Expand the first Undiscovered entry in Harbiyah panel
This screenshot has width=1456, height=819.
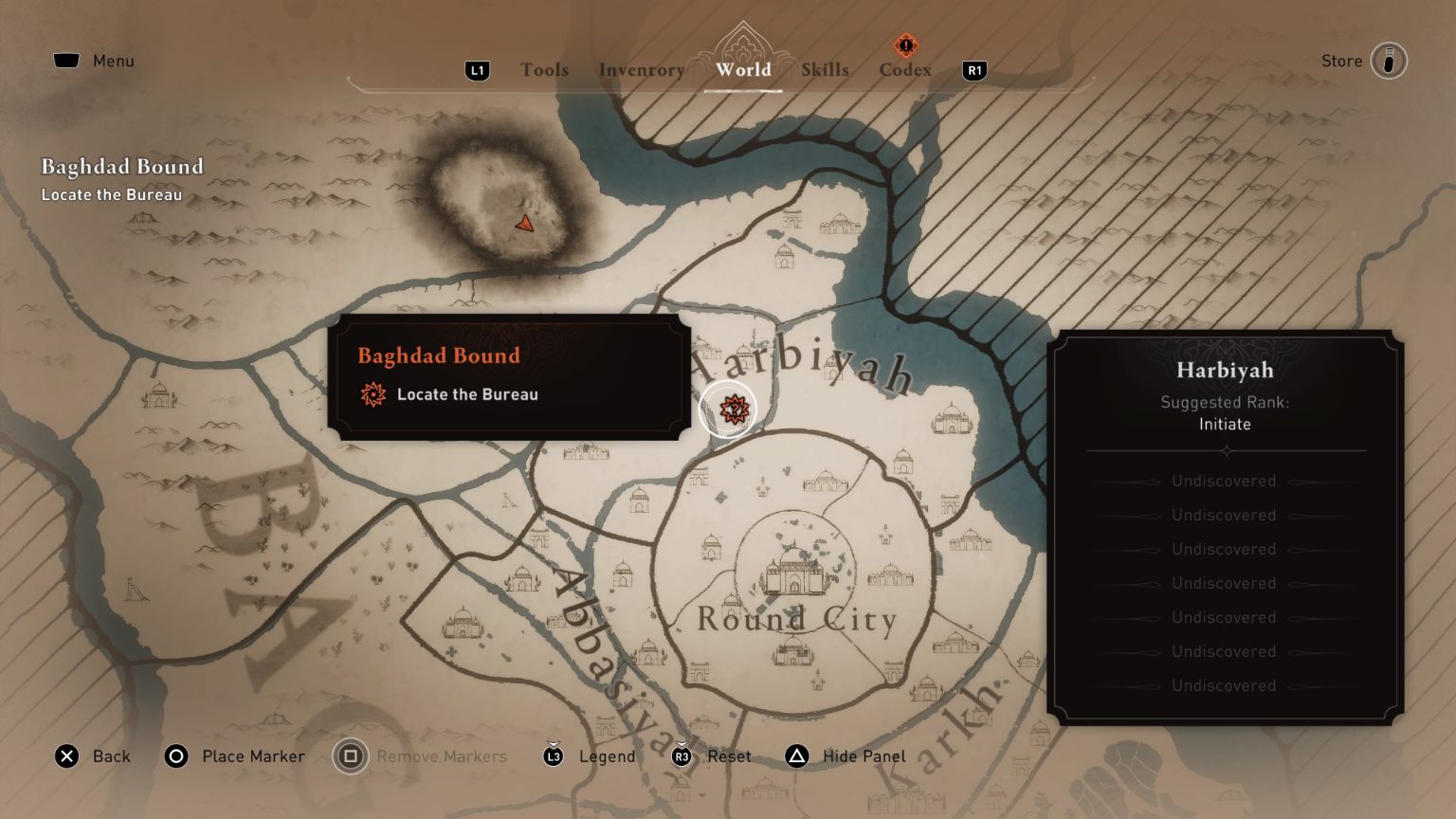pos(1223,482)
